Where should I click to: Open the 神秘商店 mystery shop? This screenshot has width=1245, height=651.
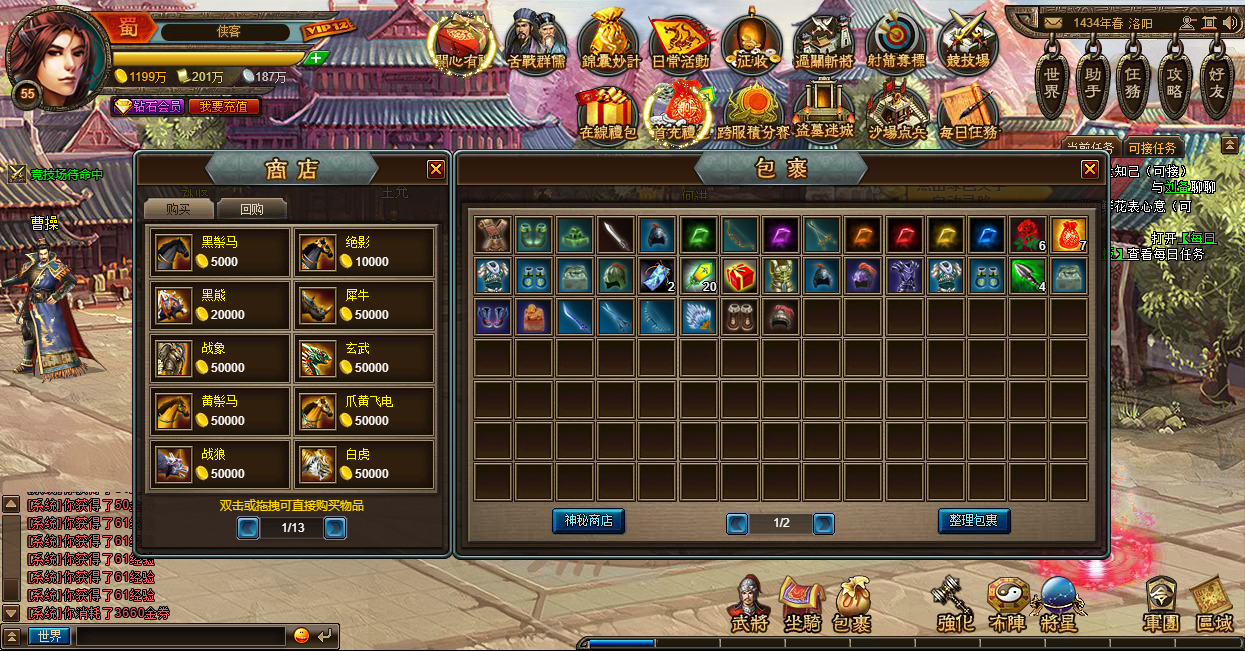588,521
